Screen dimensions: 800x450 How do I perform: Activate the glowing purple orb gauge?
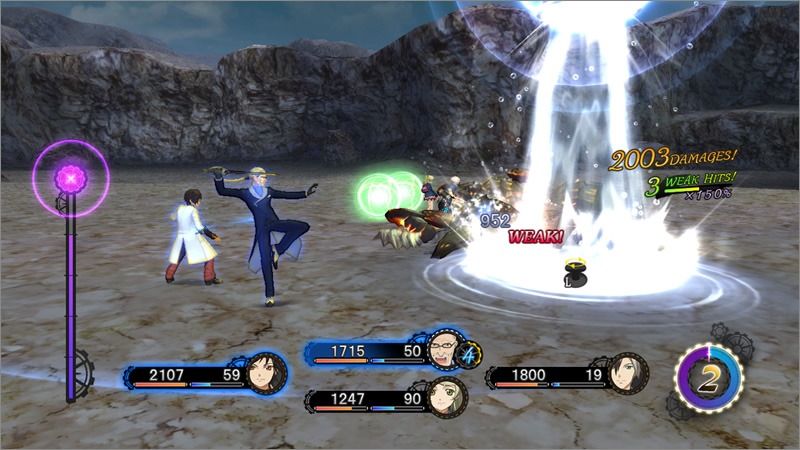pyautogui.click(x=71, y=178)
